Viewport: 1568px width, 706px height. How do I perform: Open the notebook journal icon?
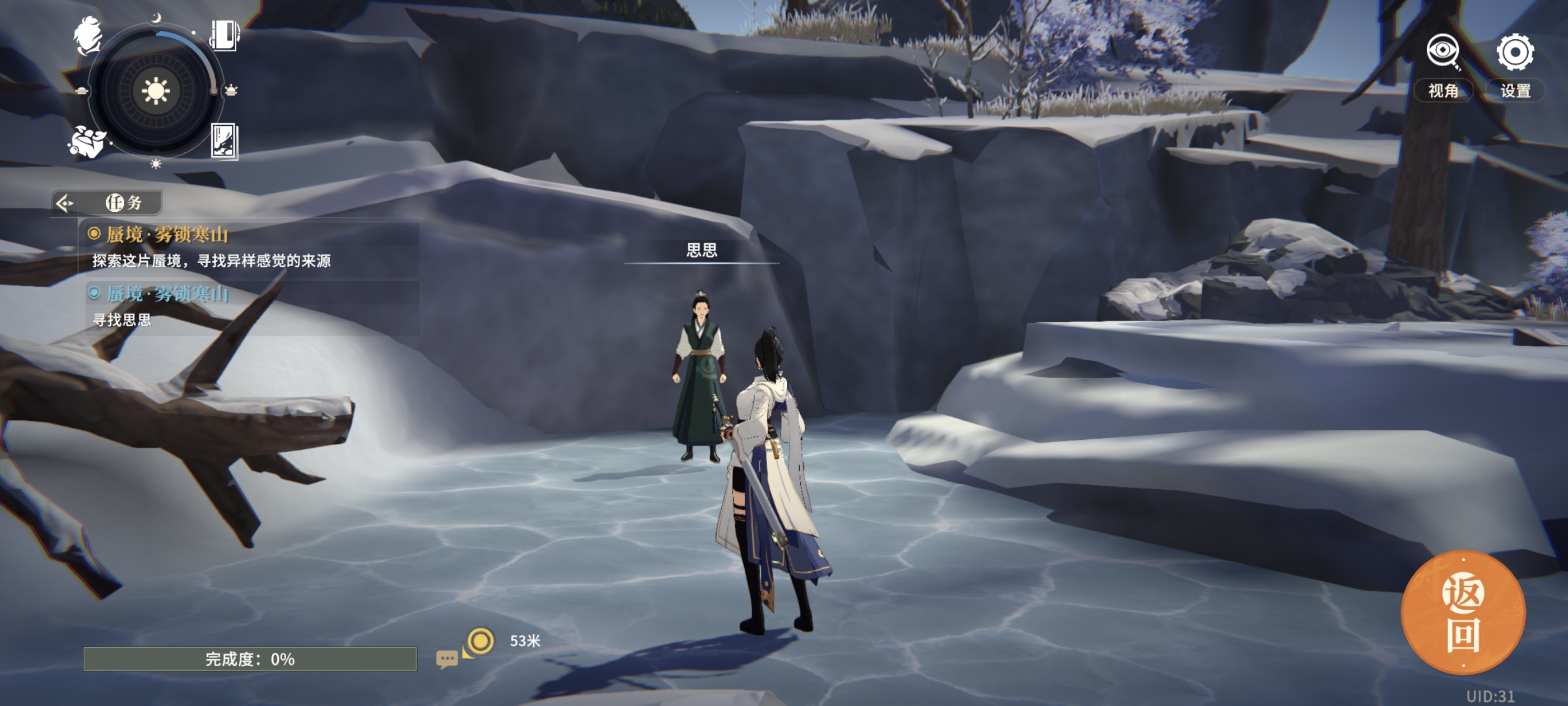point(224,35)
